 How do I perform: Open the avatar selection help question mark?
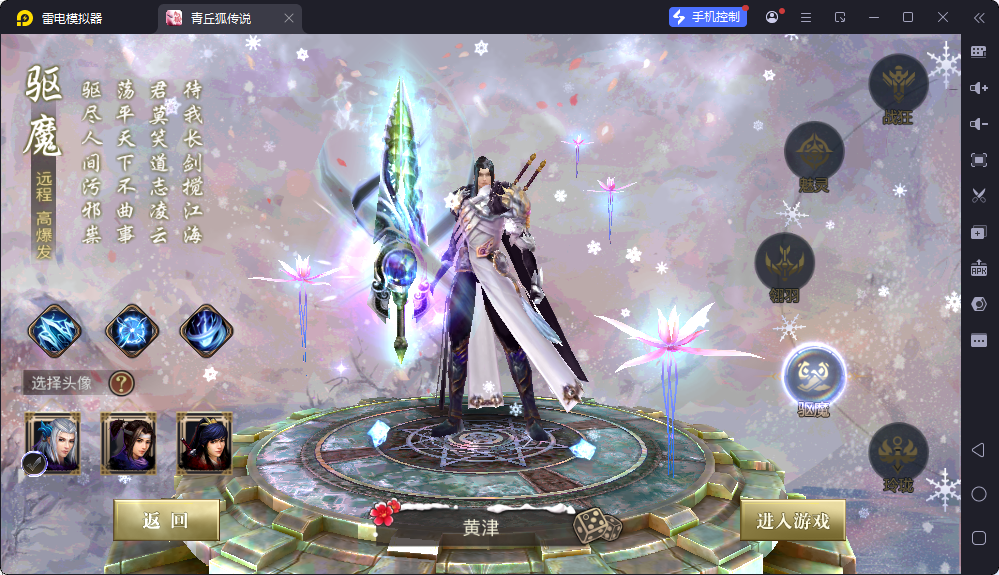(121, 382)
